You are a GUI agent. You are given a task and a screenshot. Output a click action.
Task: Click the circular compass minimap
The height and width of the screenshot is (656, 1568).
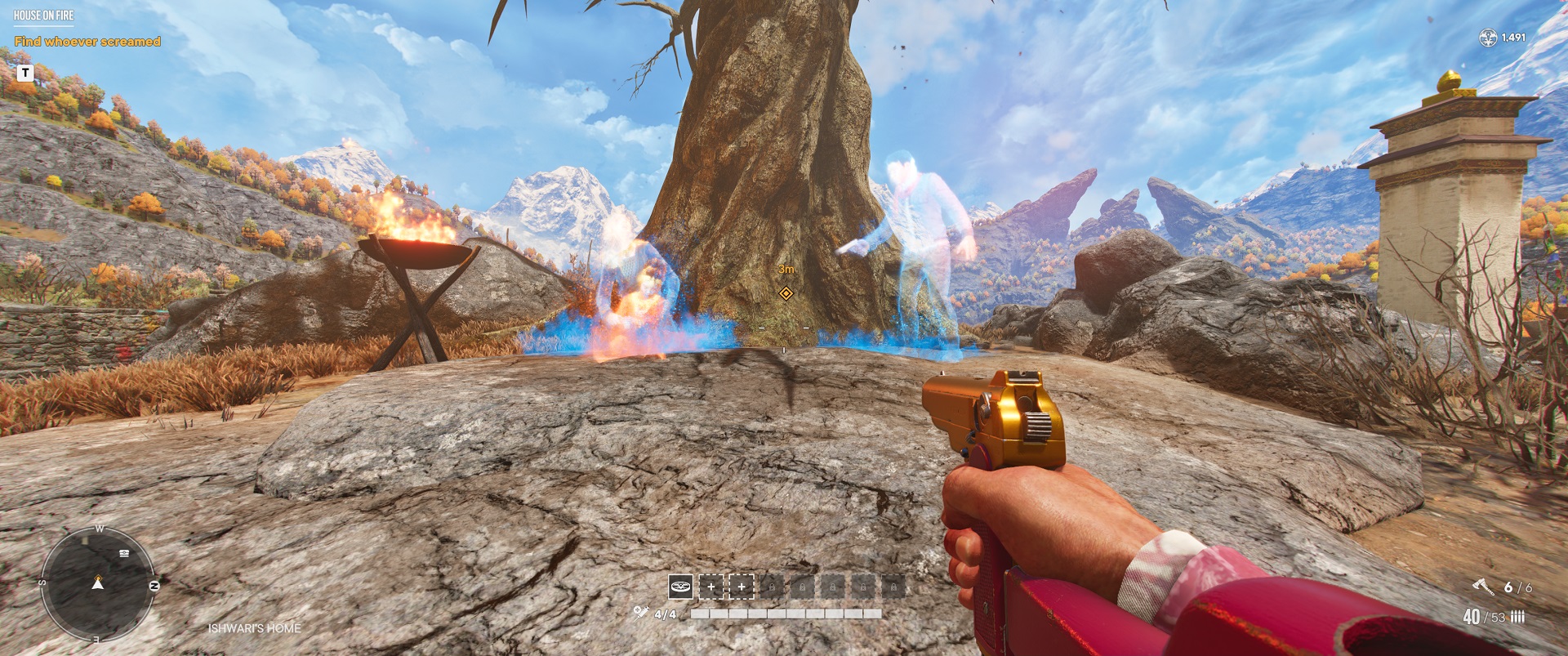(x=97, y=583)
